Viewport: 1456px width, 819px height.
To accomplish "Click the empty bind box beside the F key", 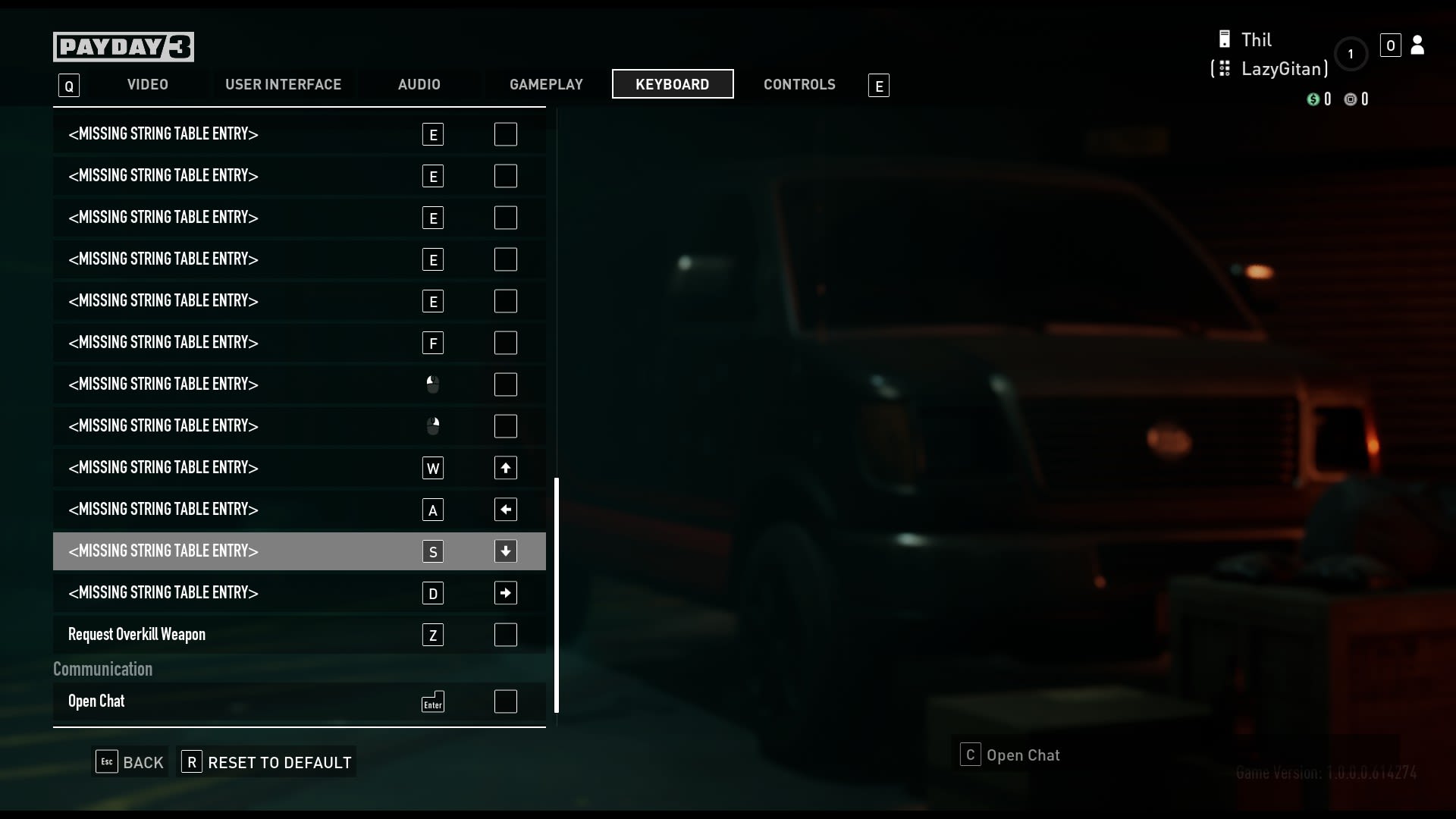I will pyautogui.click(x=505, y=343).
